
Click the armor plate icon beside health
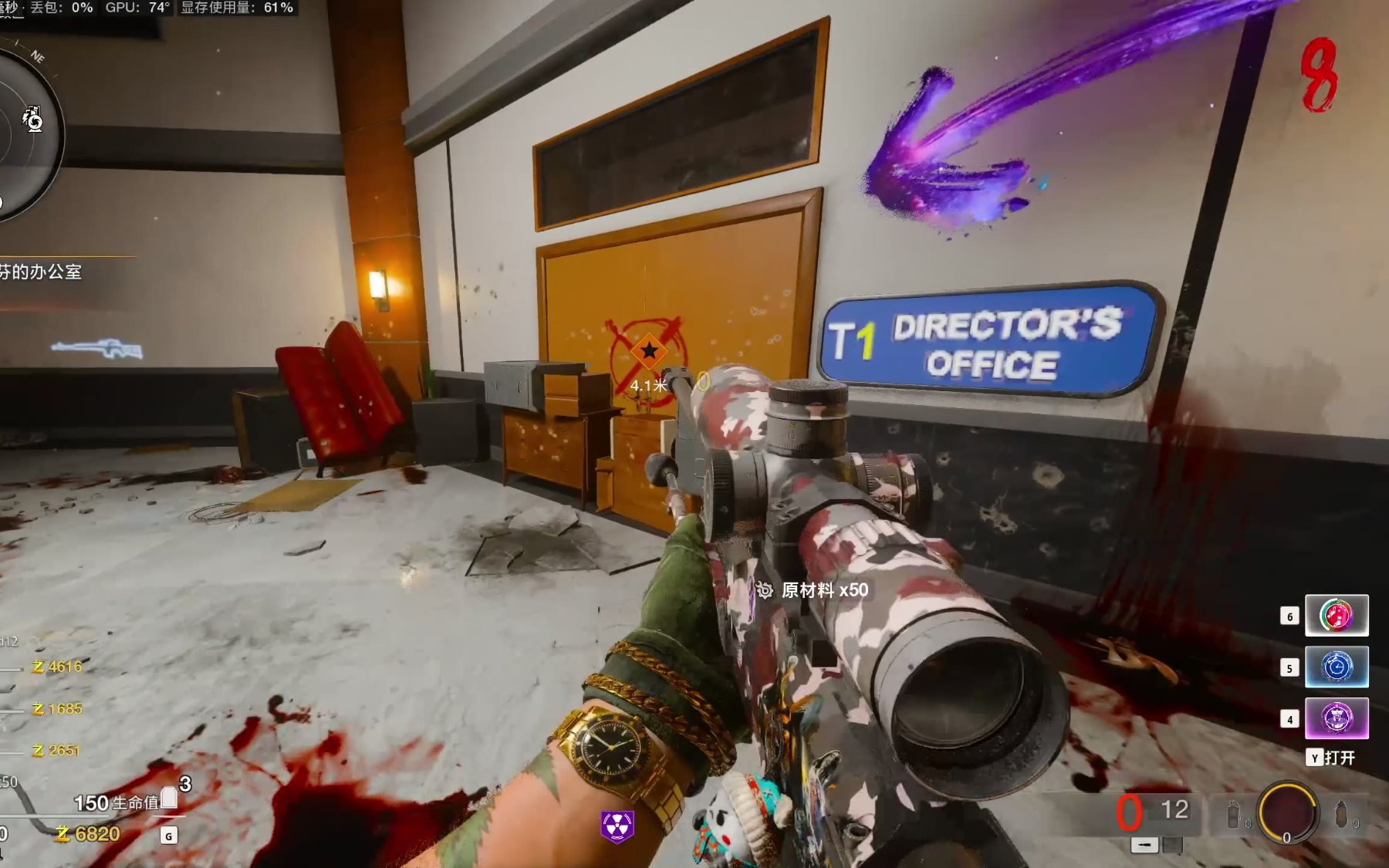(x=169, y=800)
